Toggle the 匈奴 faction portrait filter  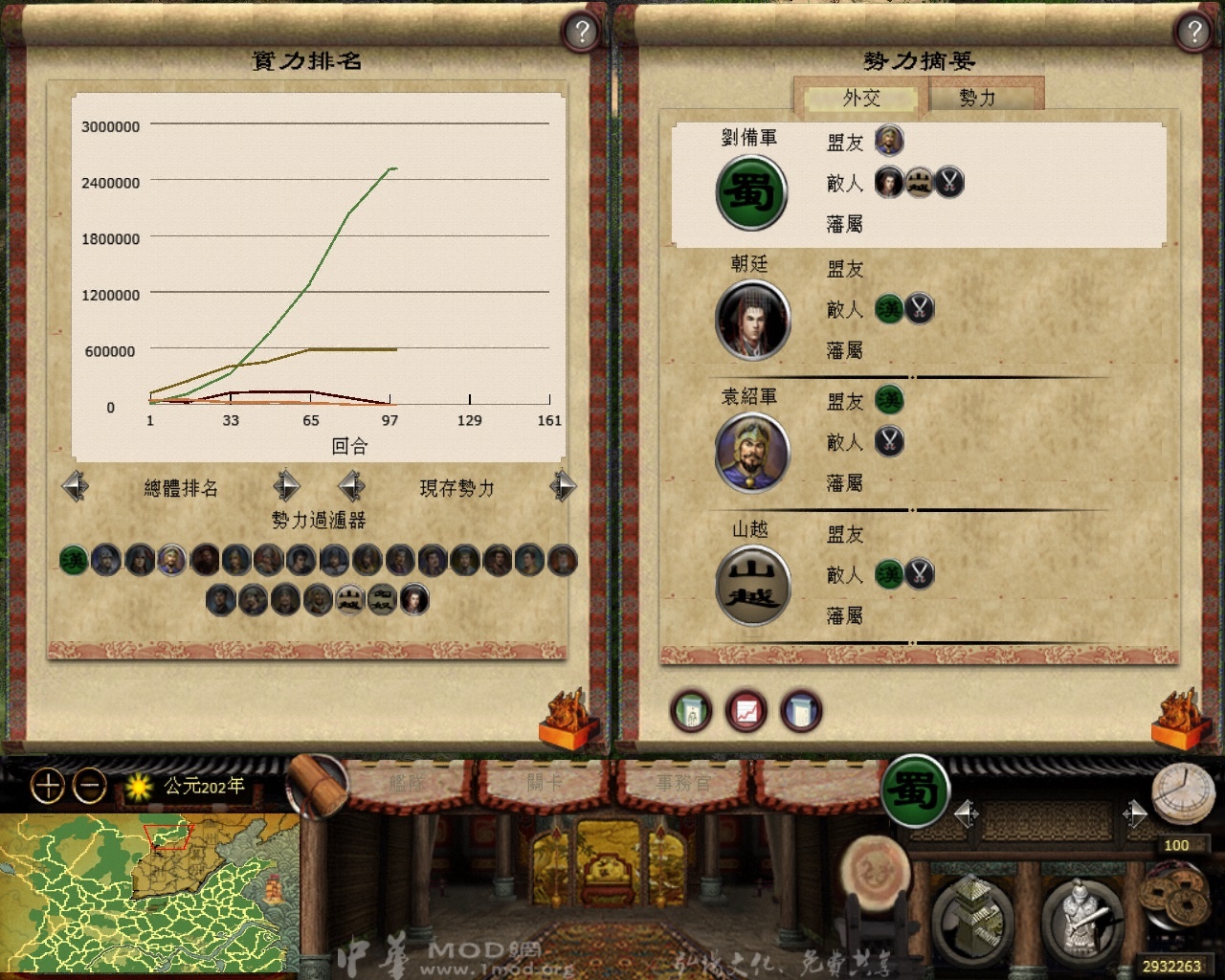click(381, 599)
